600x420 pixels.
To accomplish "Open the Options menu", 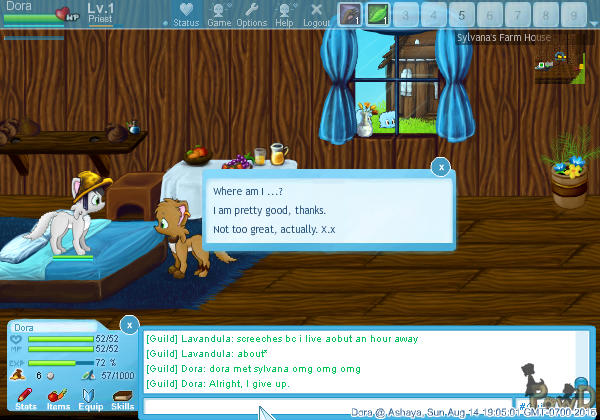I will coord(252,15).
